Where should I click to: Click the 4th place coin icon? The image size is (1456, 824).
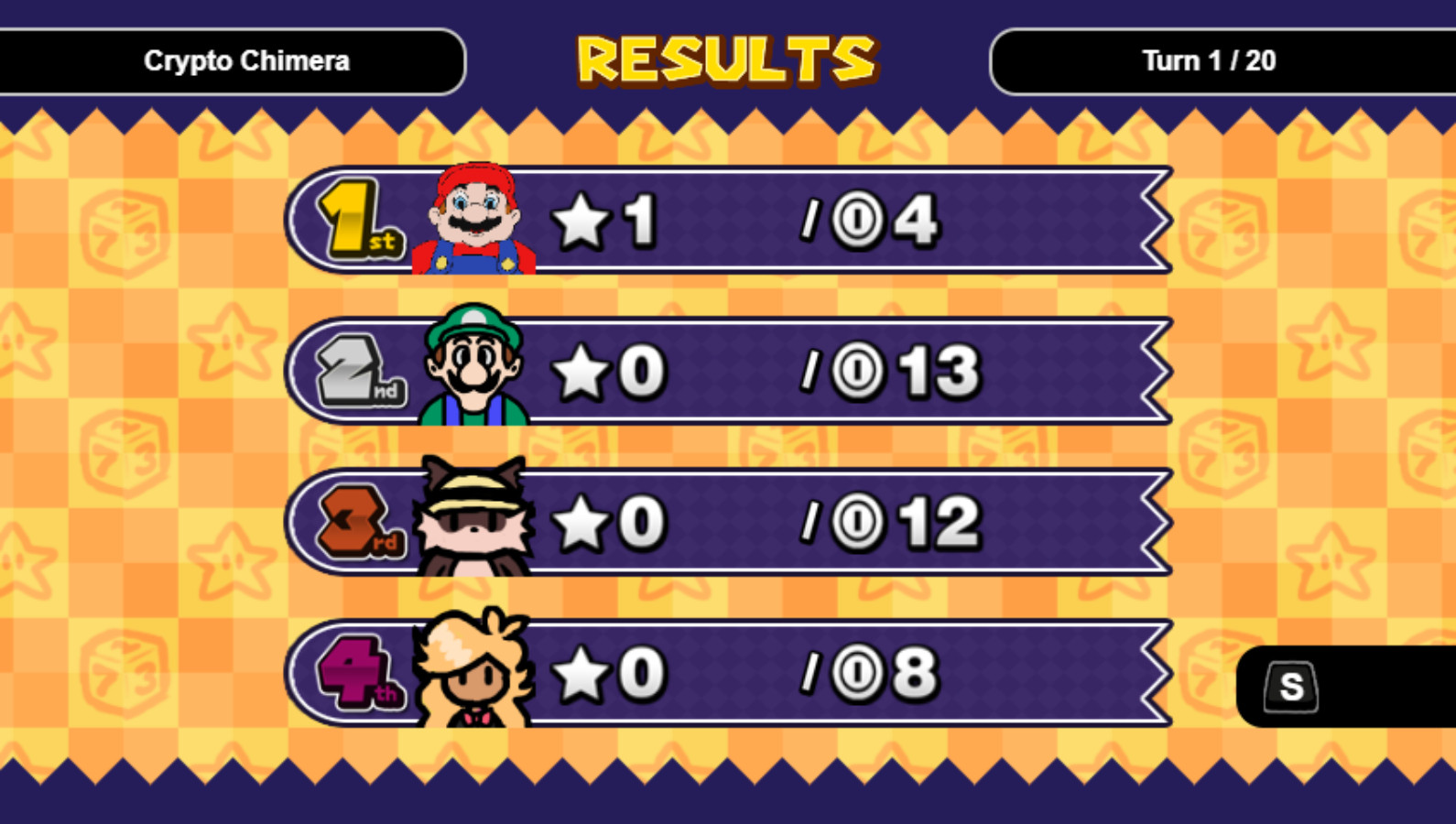[853, 675]
